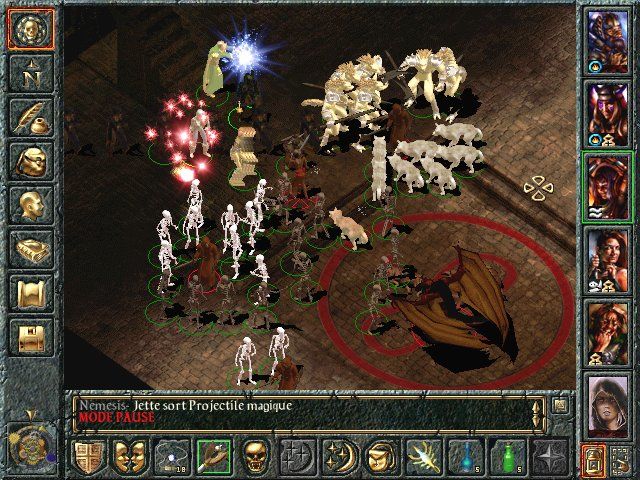
Task: Choose the theater masks dialogue action
Action: 125,458
